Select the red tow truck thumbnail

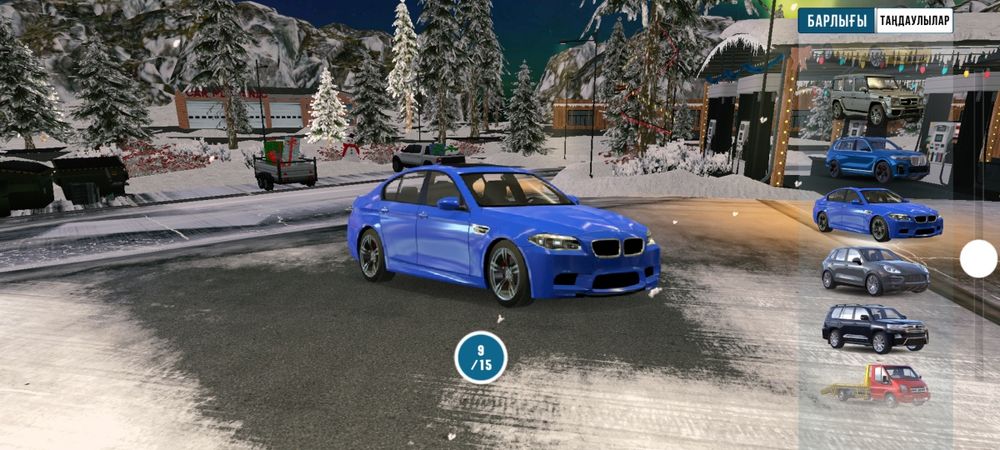click(875, 383)
